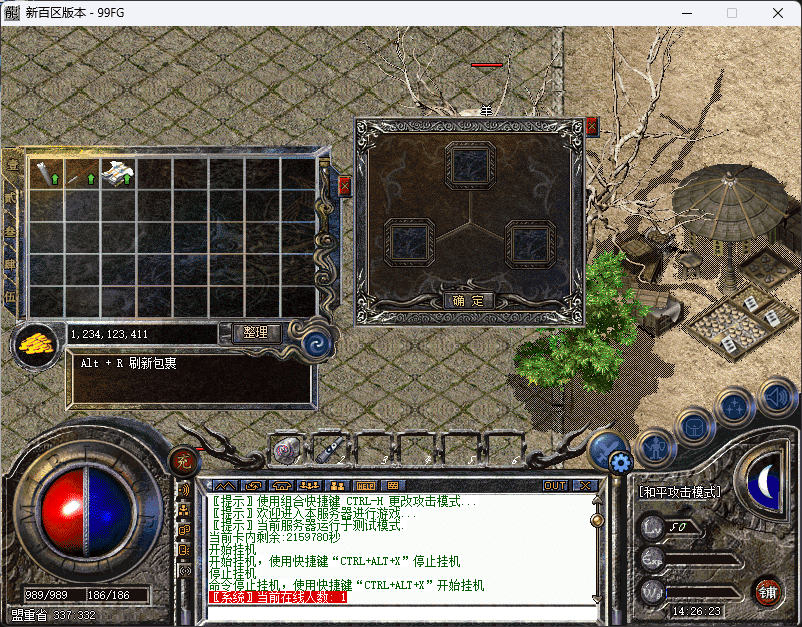Click the 整理 sort button in the bag

pyautogui.click(x=255, y=333)
